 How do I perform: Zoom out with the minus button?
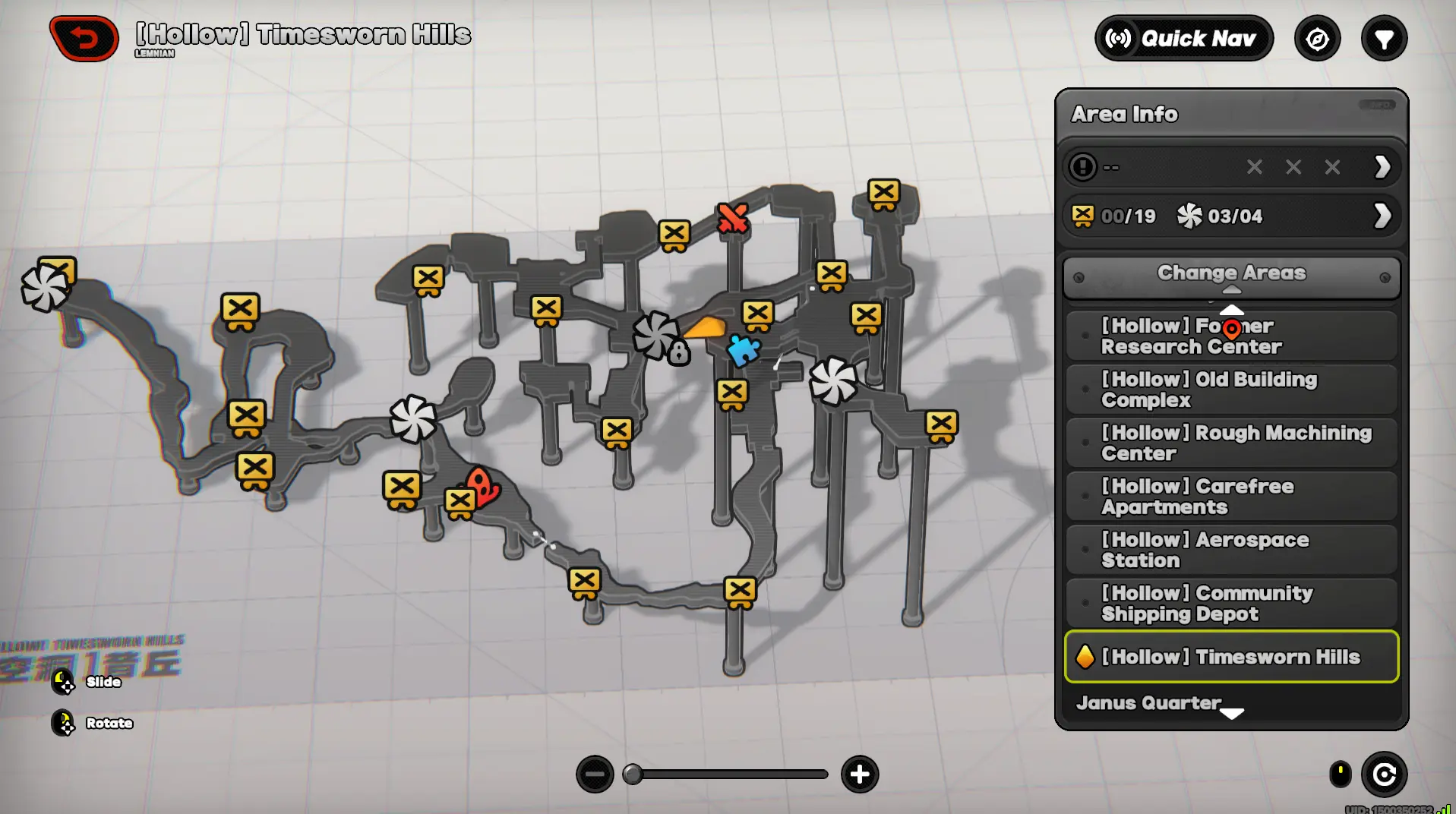595,775
